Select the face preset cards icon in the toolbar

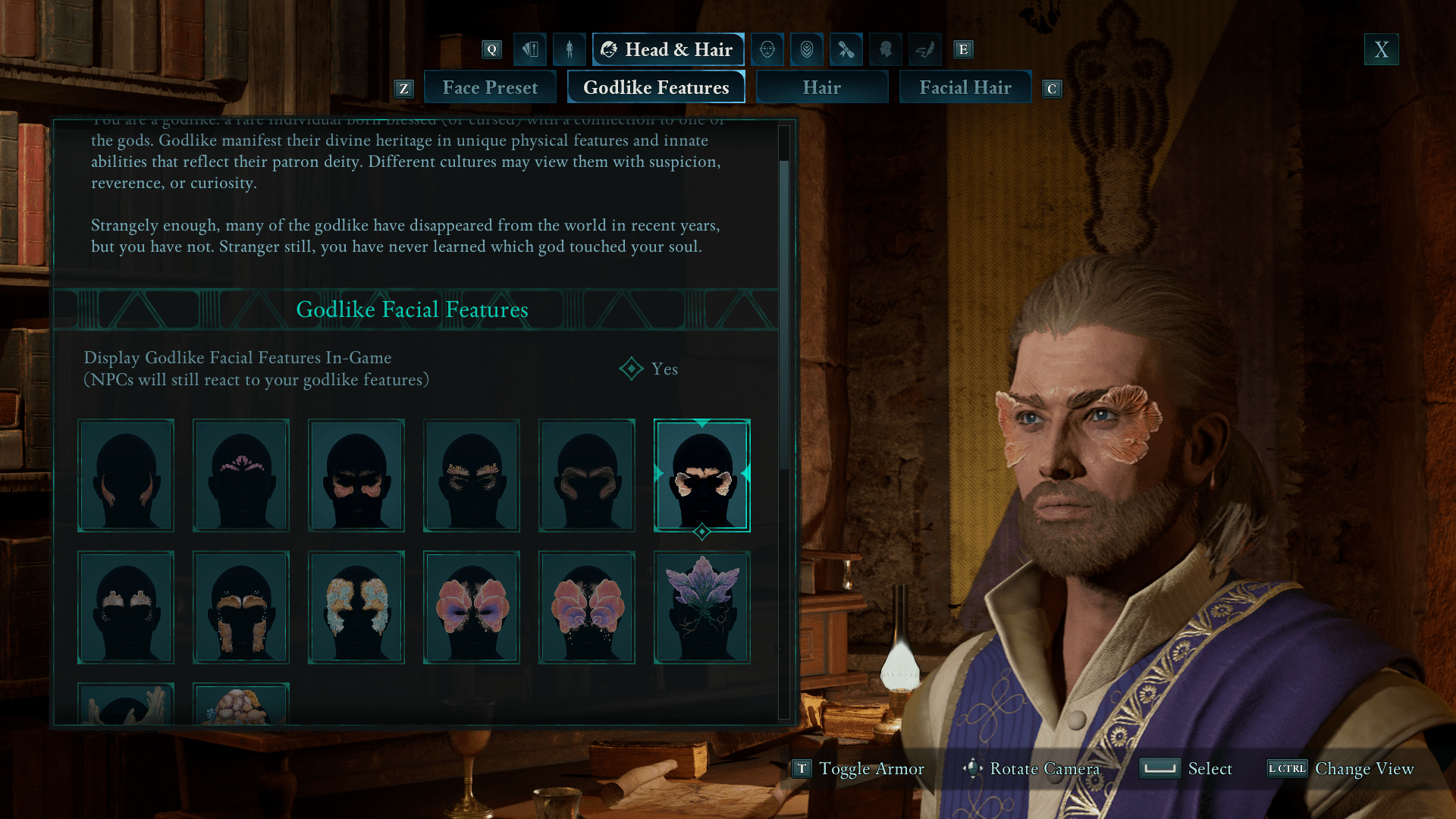530,49
